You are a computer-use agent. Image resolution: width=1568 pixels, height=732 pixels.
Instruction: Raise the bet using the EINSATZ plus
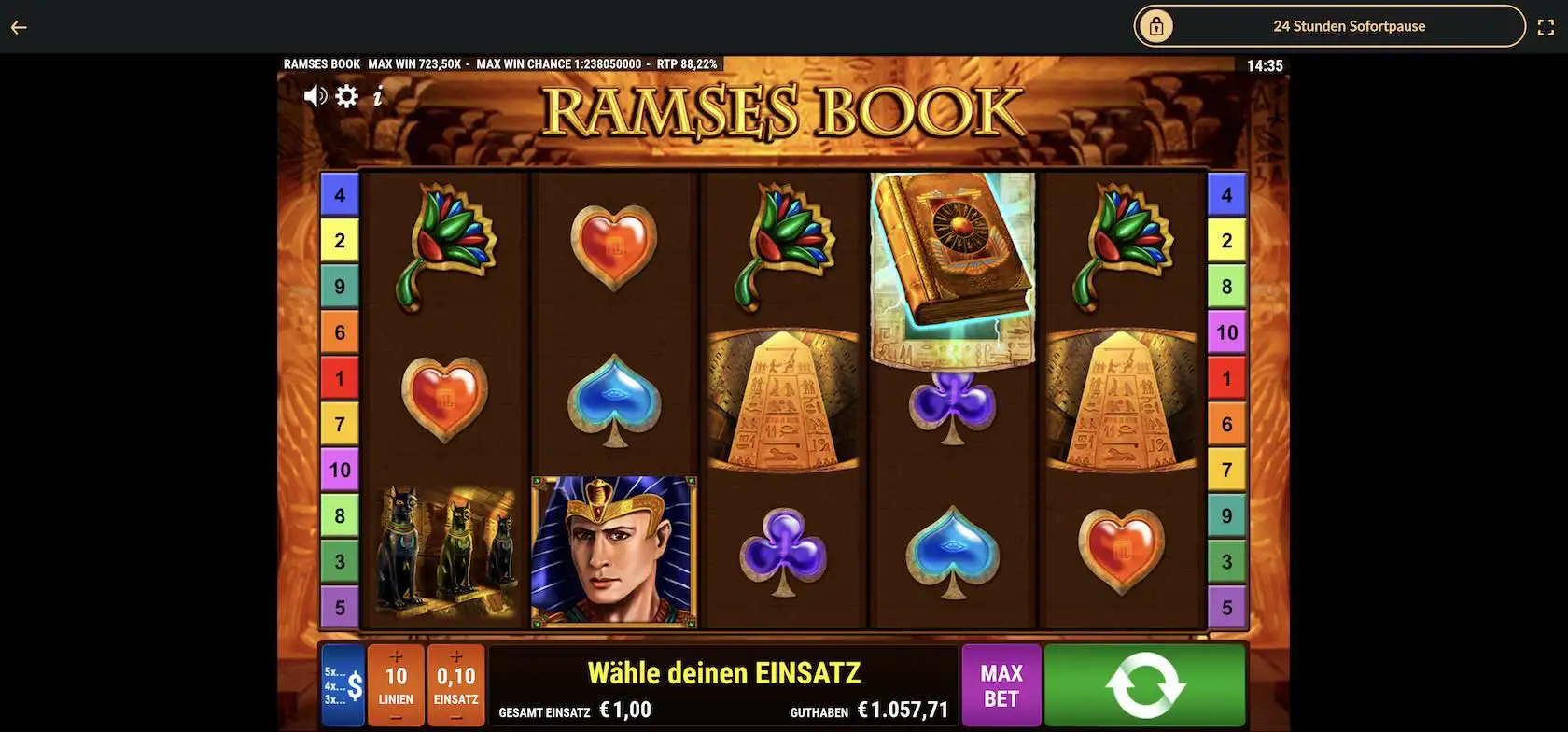coord(455,656)
